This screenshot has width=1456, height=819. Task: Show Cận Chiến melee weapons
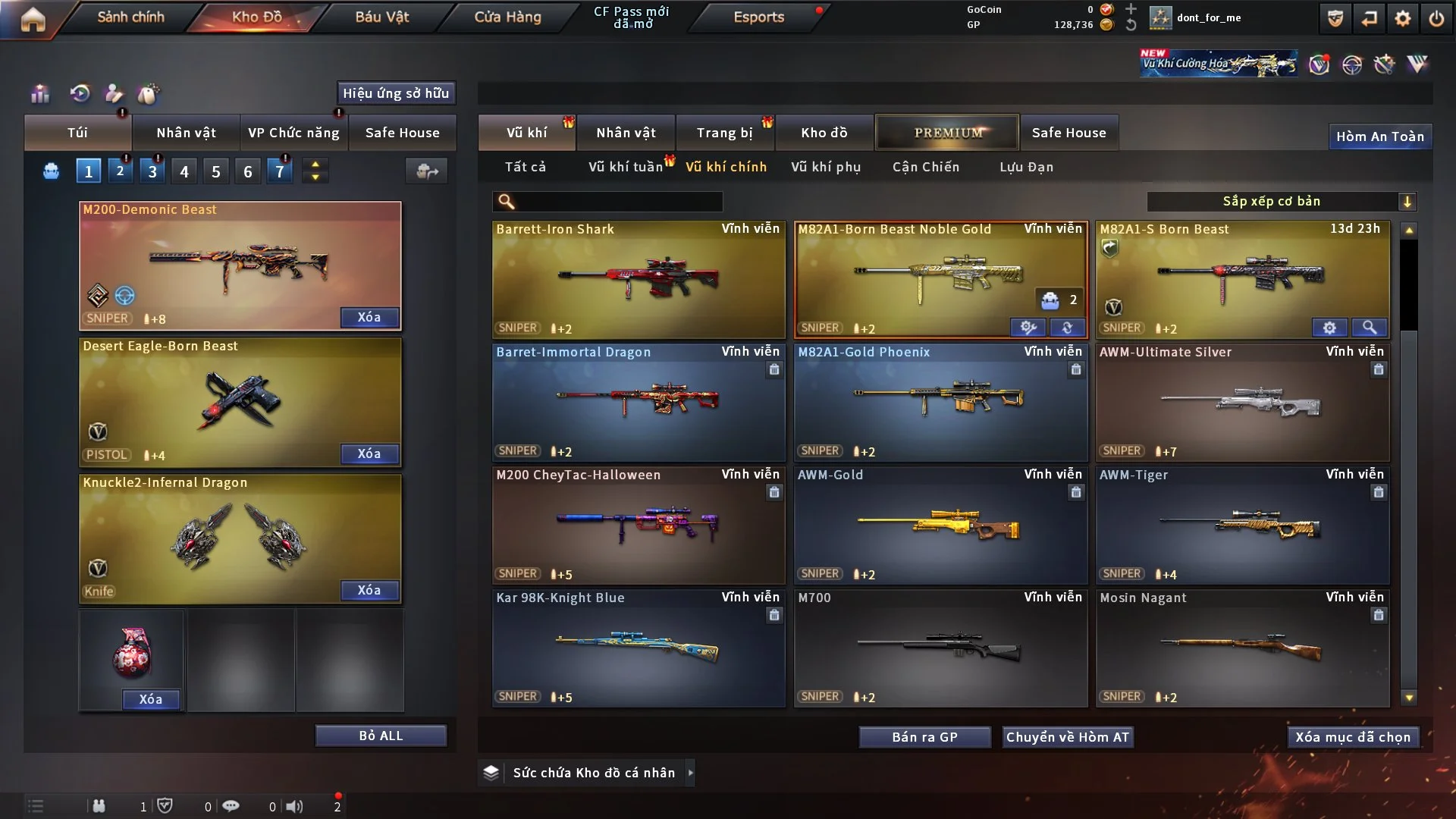coord(926,167)
